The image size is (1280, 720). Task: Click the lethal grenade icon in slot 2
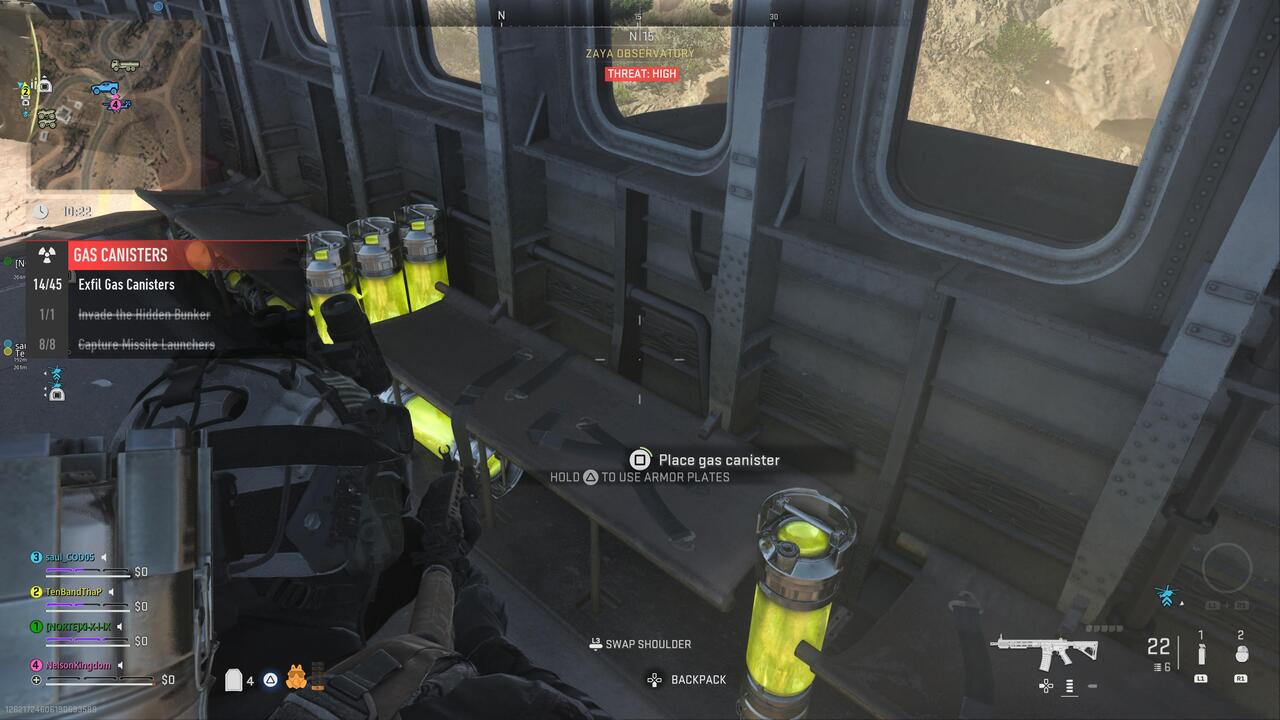pyautogui.click(x=1242, y=653)
